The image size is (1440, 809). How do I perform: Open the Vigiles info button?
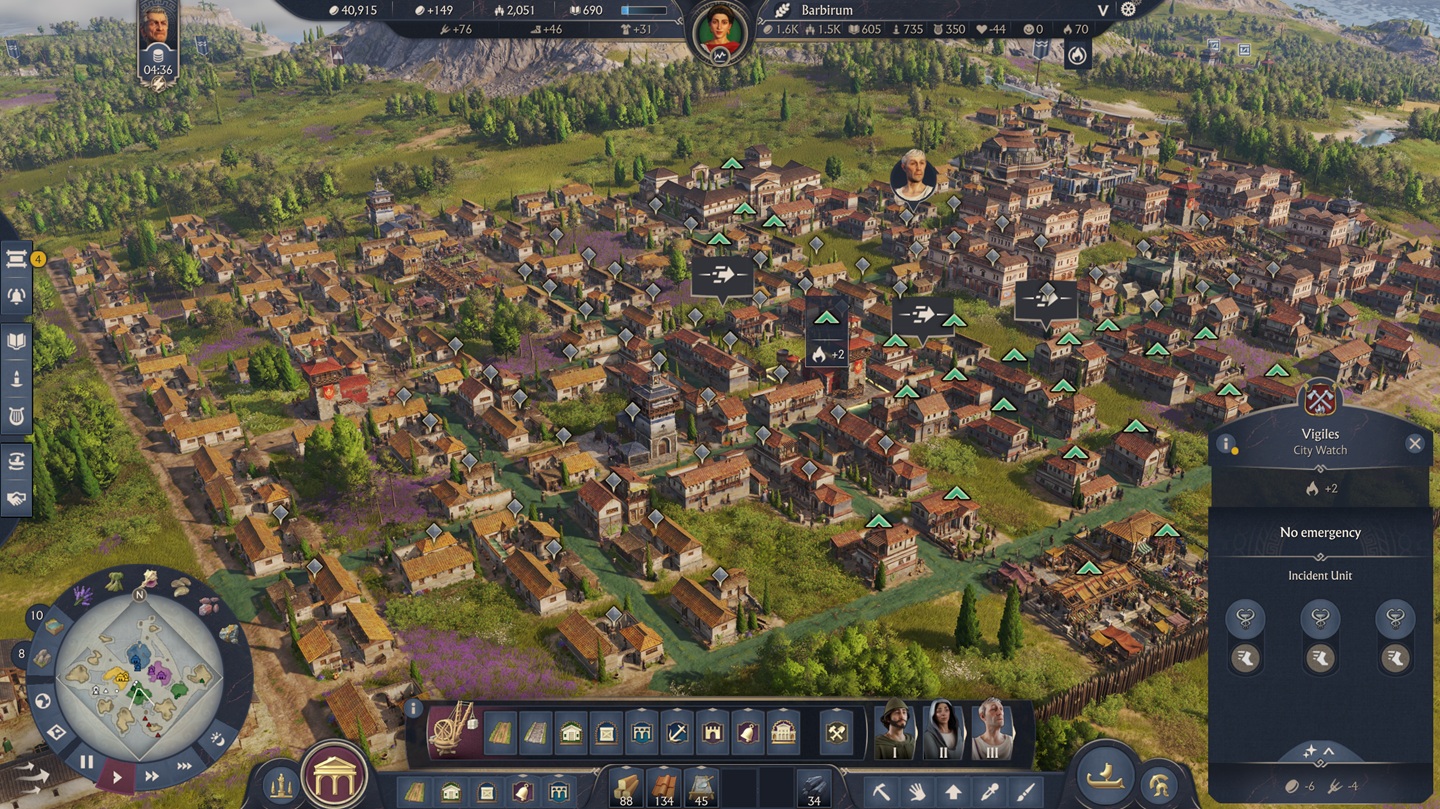[x=1225, y=444]
